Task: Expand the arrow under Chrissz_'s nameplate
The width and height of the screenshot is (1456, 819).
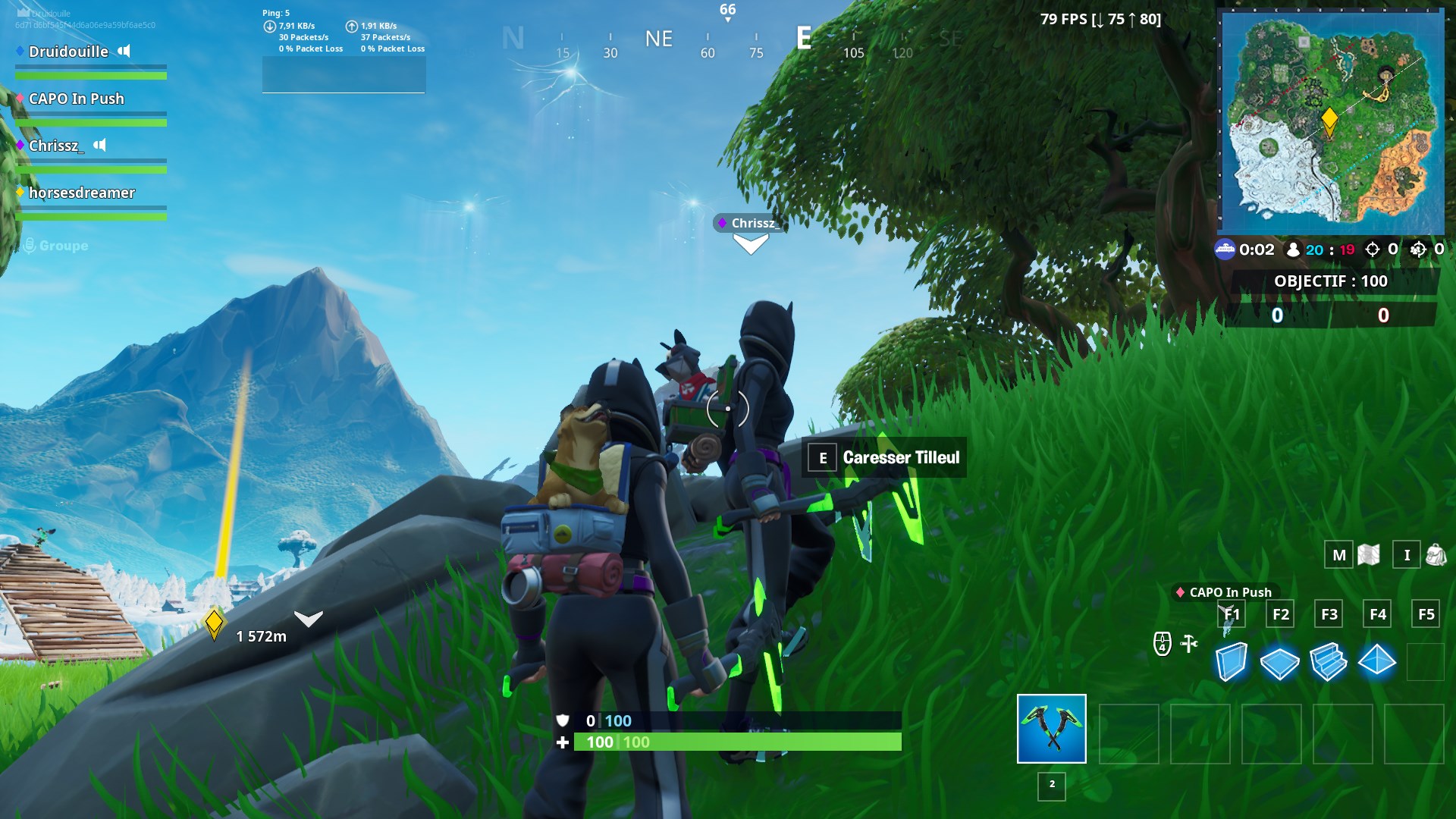Action: (x=750, y=243)
